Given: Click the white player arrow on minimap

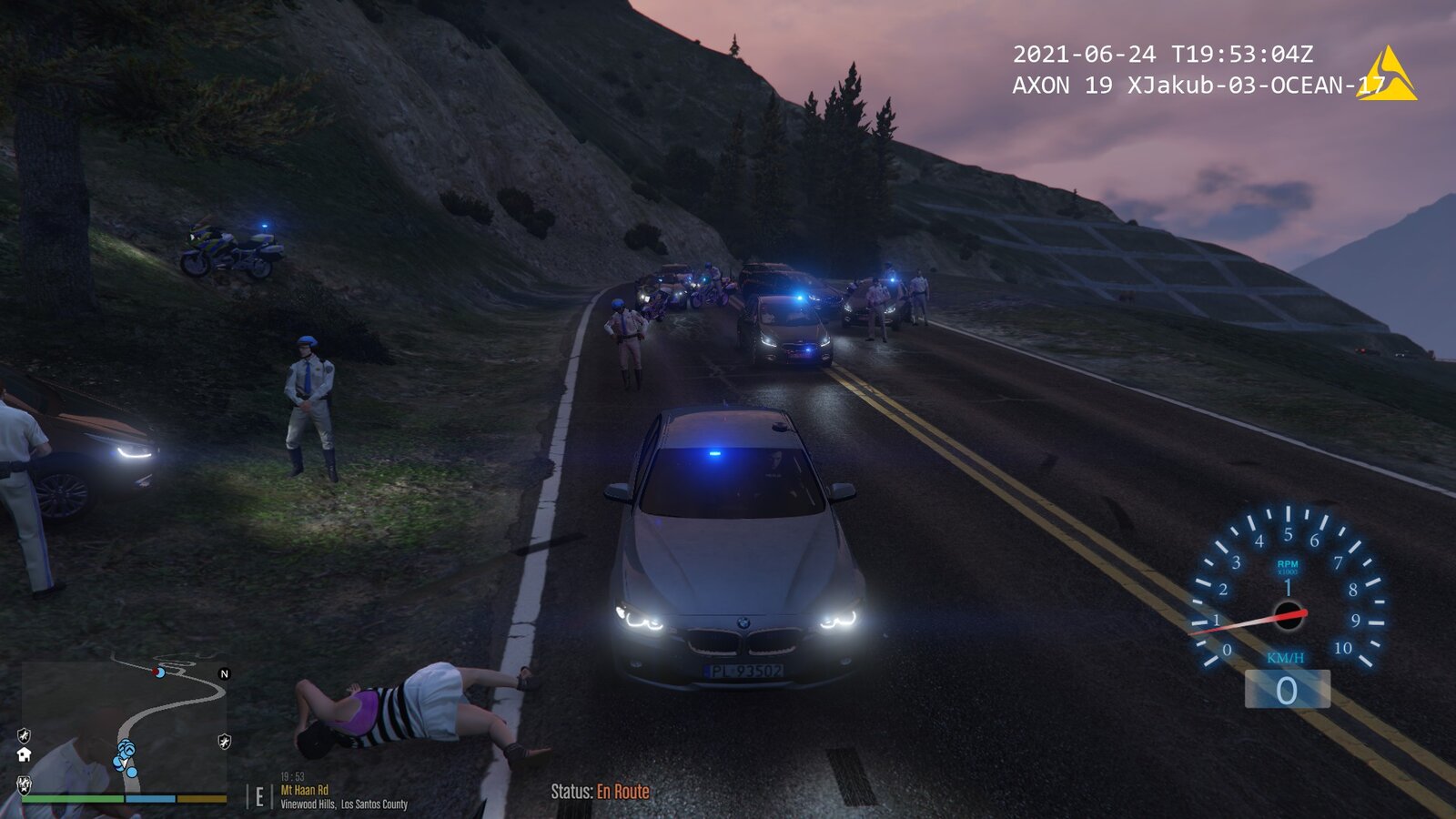Looking at the screenshot, I should tap(125, 761).
